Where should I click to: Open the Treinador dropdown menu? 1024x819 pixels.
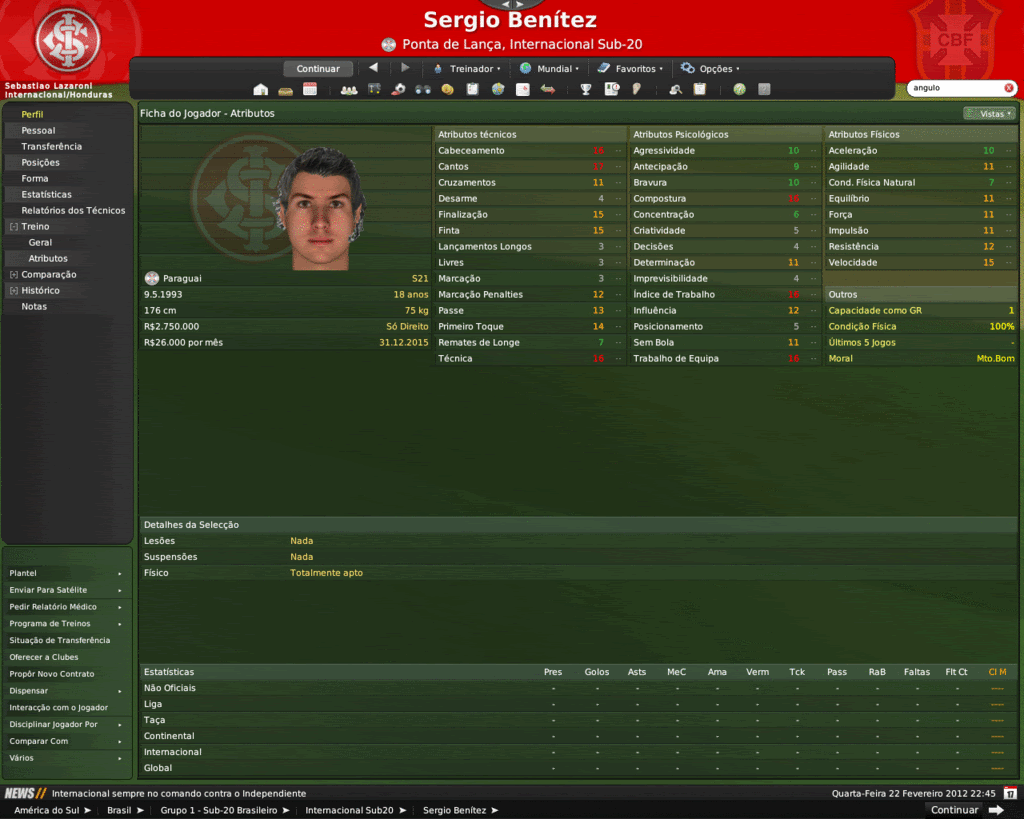click(x=466, y=69)
